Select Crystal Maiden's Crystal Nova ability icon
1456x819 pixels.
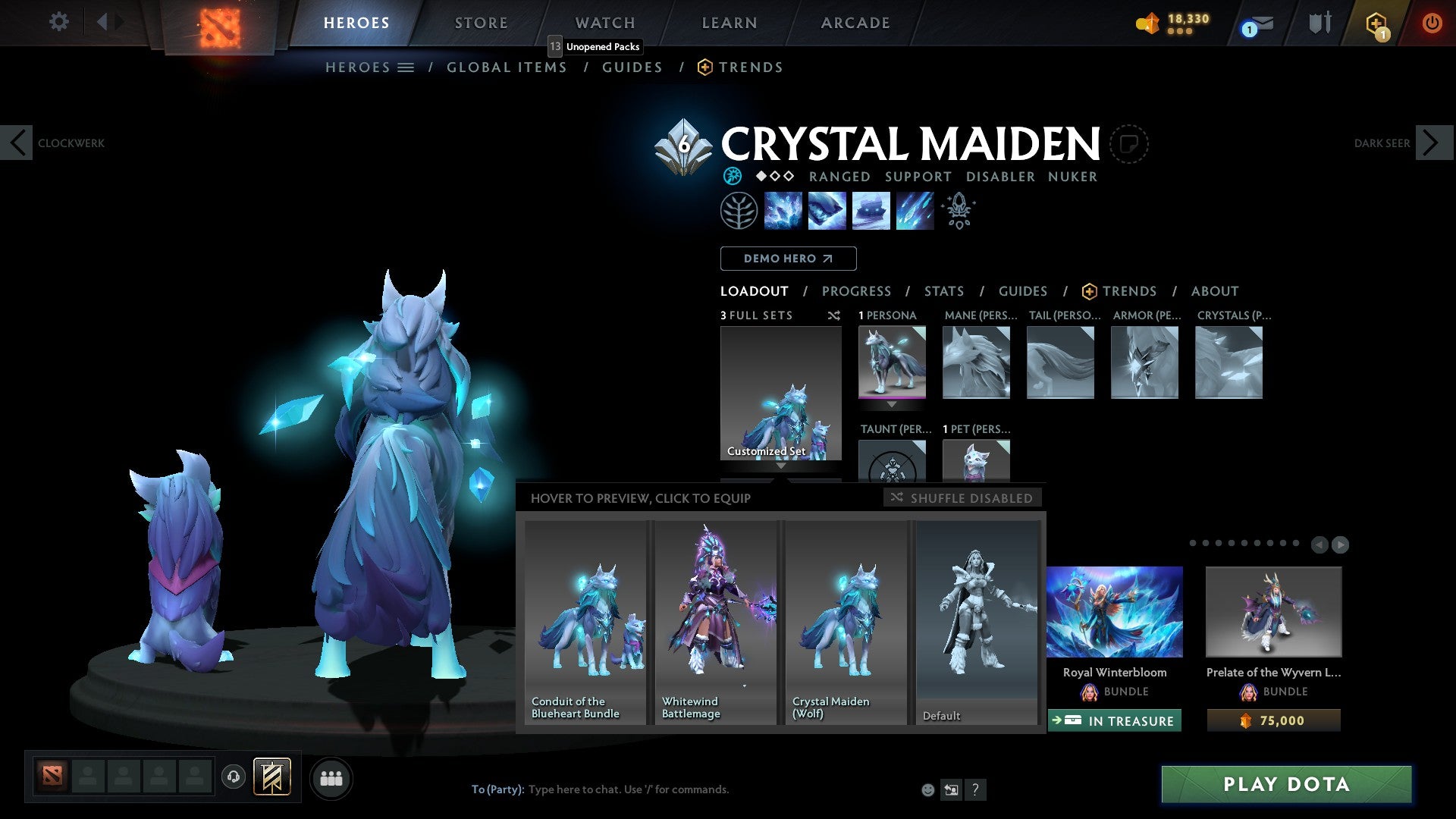tap(783, 210)
